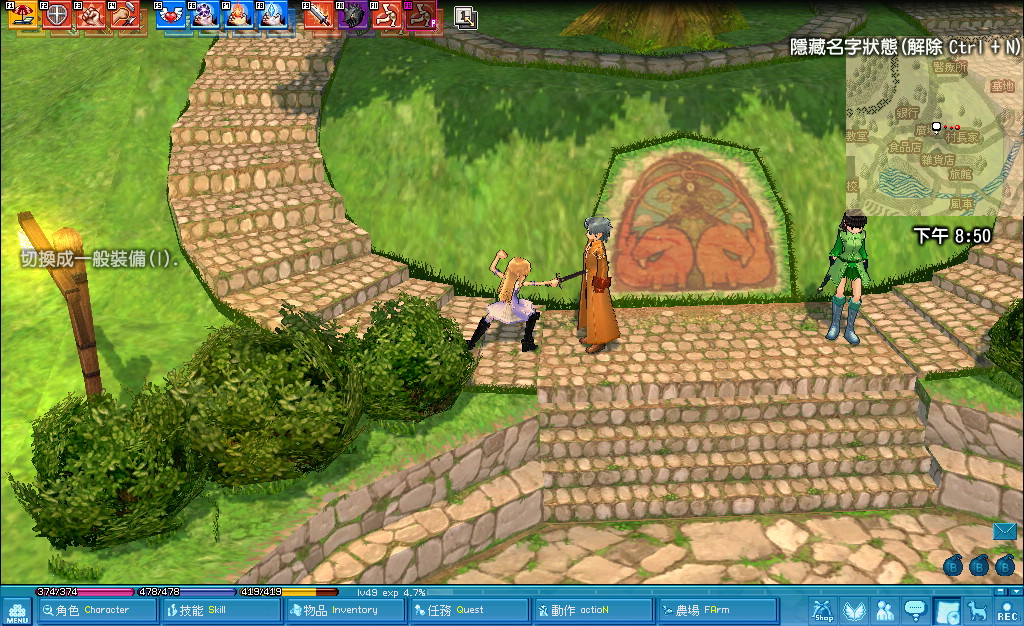Toggle the minimap icon in bottom bar
Viewport: 1024px width, 626px height.
pos(947,610)
